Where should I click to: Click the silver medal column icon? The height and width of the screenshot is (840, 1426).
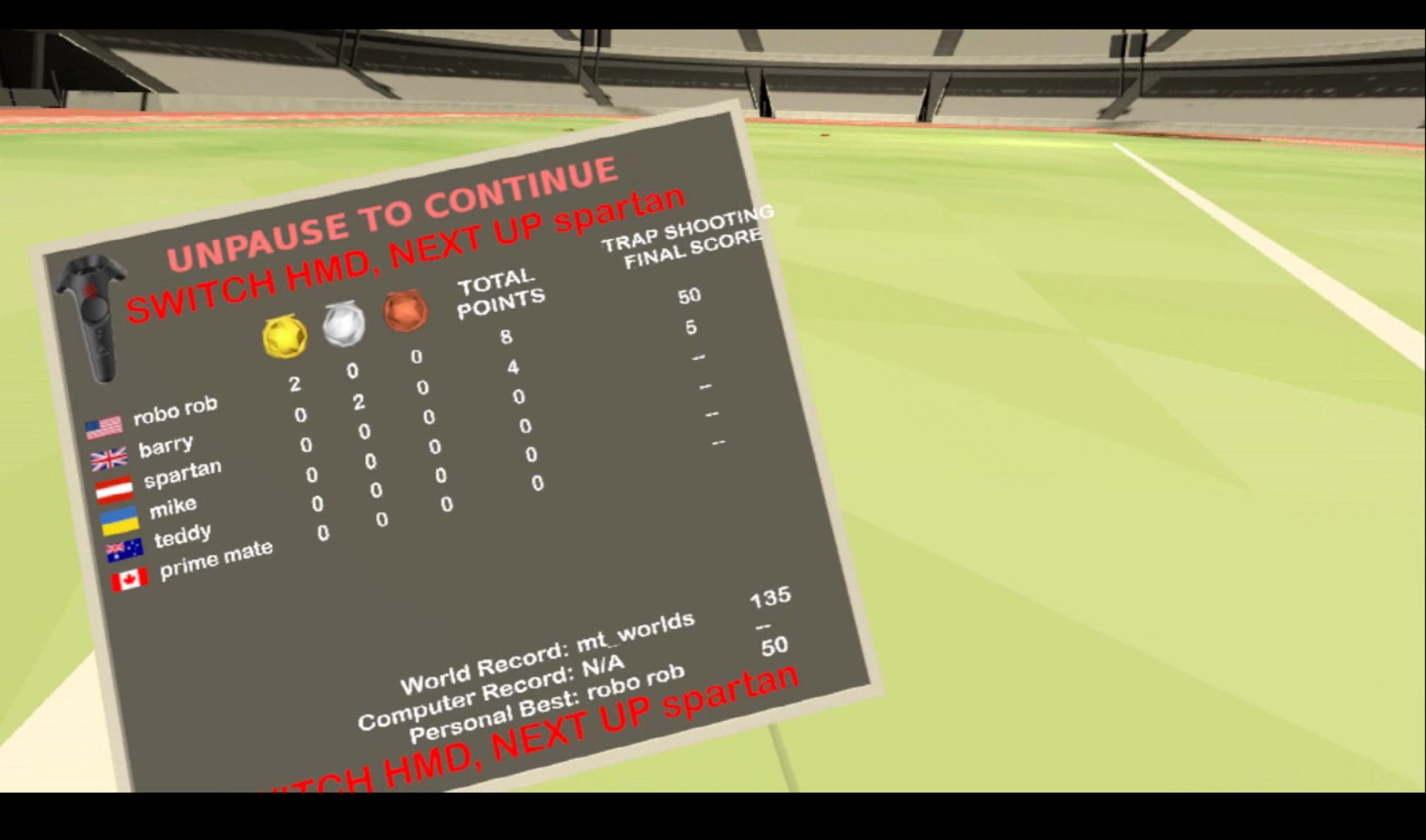click(344, 323)
